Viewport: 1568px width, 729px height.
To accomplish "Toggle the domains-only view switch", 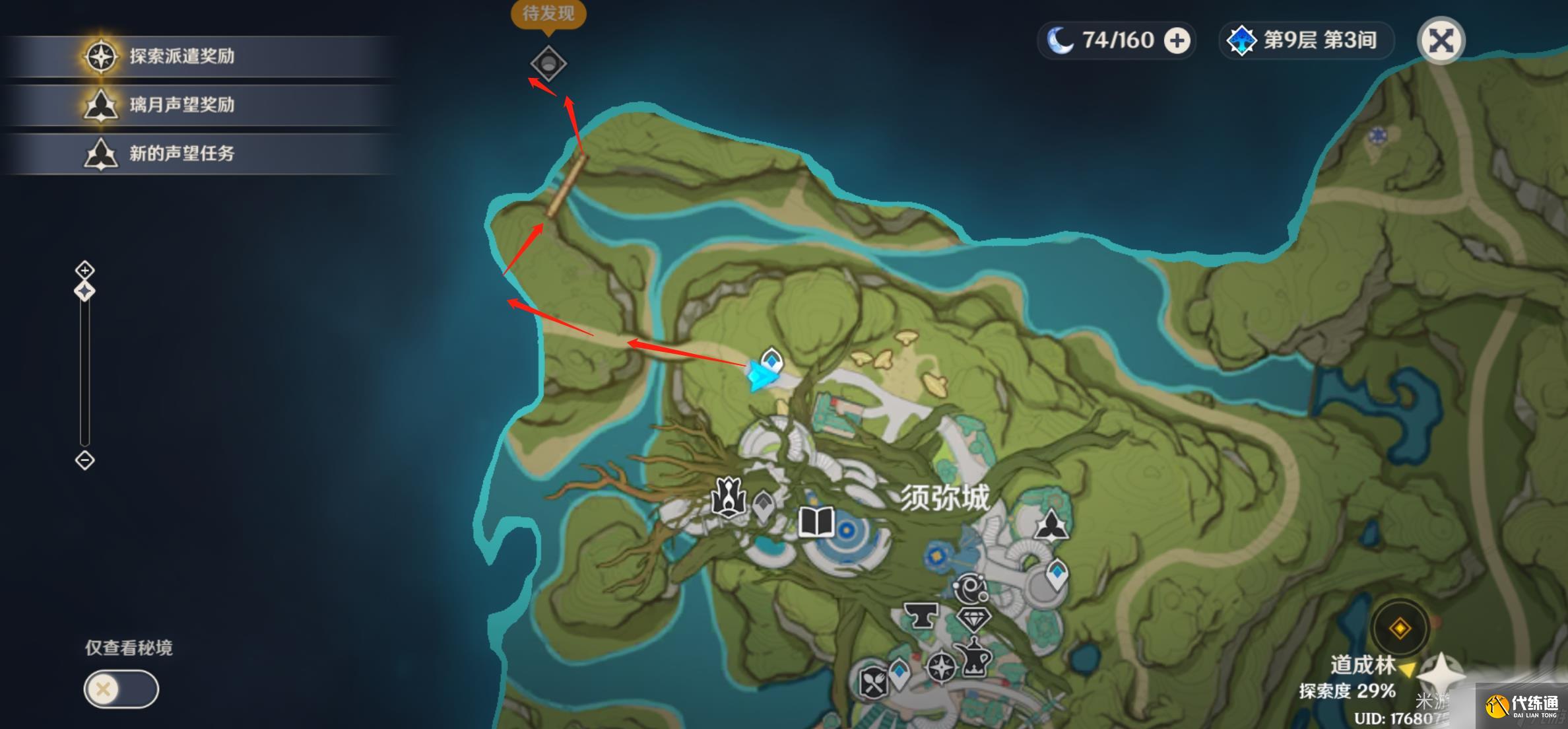I will point(121,689).
